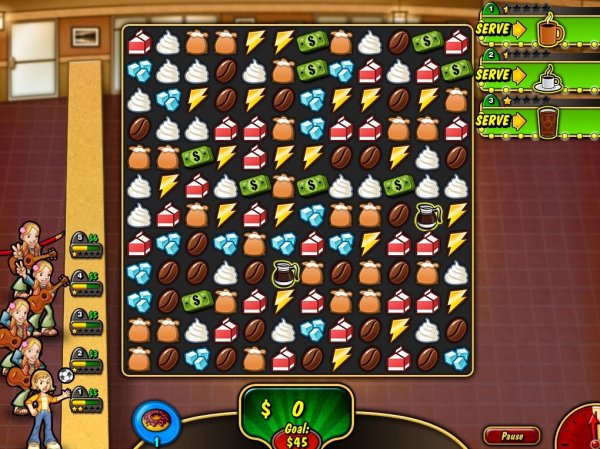Use the donut power-up
Viewport: 600px width, 449px height.
156,420
